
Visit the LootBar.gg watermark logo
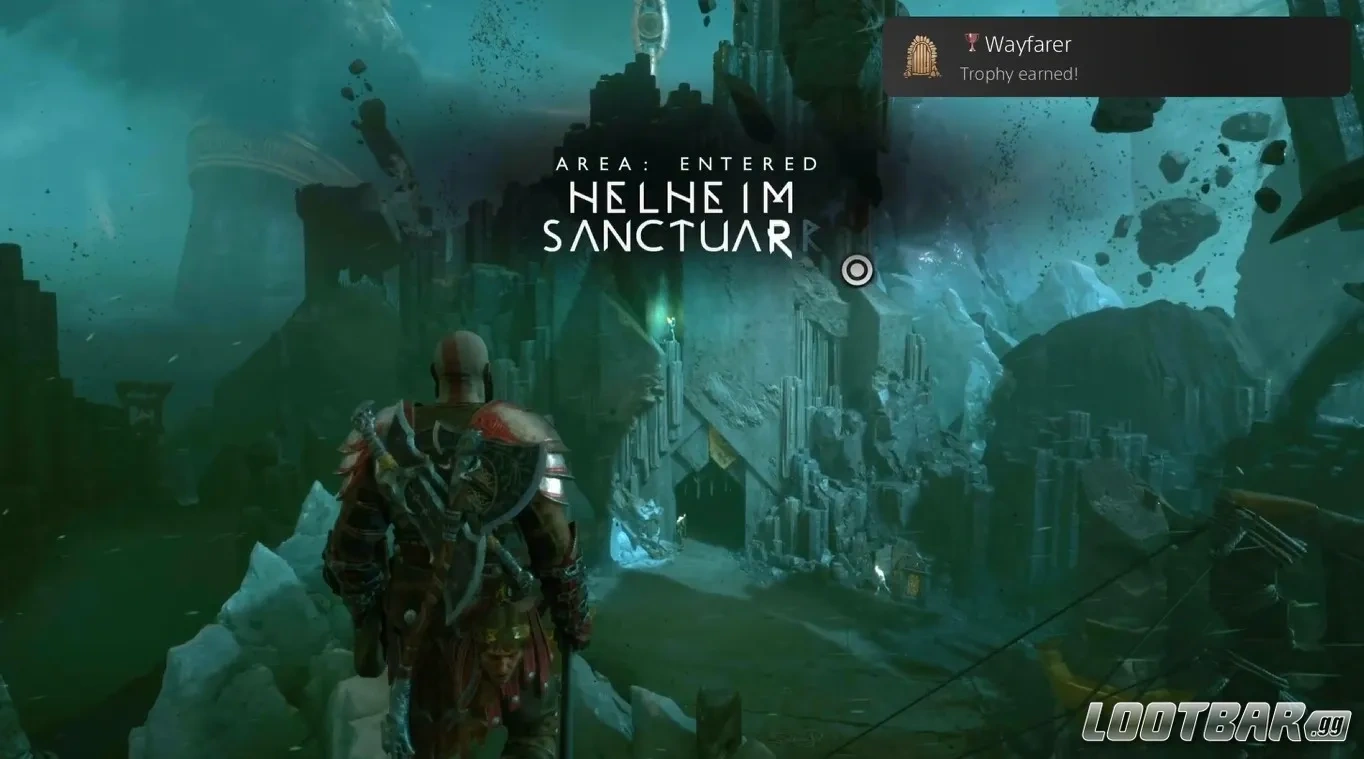tap(1218, 723)
